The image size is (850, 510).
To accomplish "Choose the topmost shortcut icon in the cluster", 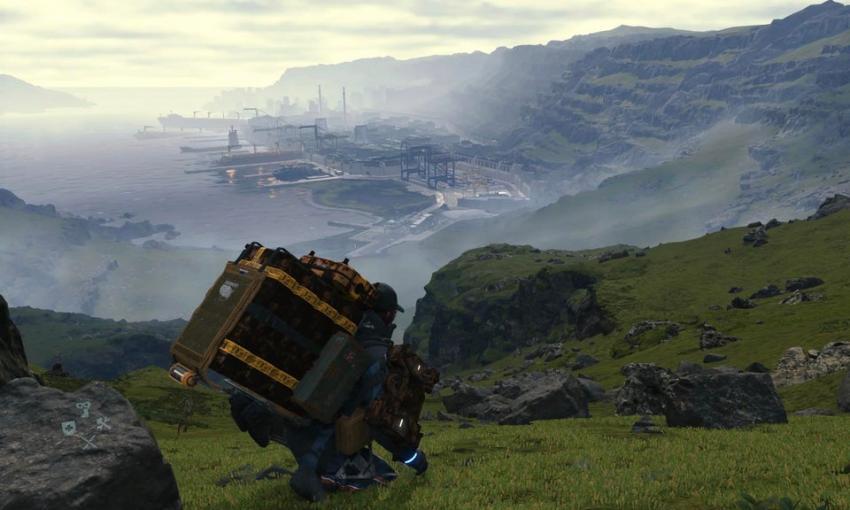I will click(x=84, y=409).
